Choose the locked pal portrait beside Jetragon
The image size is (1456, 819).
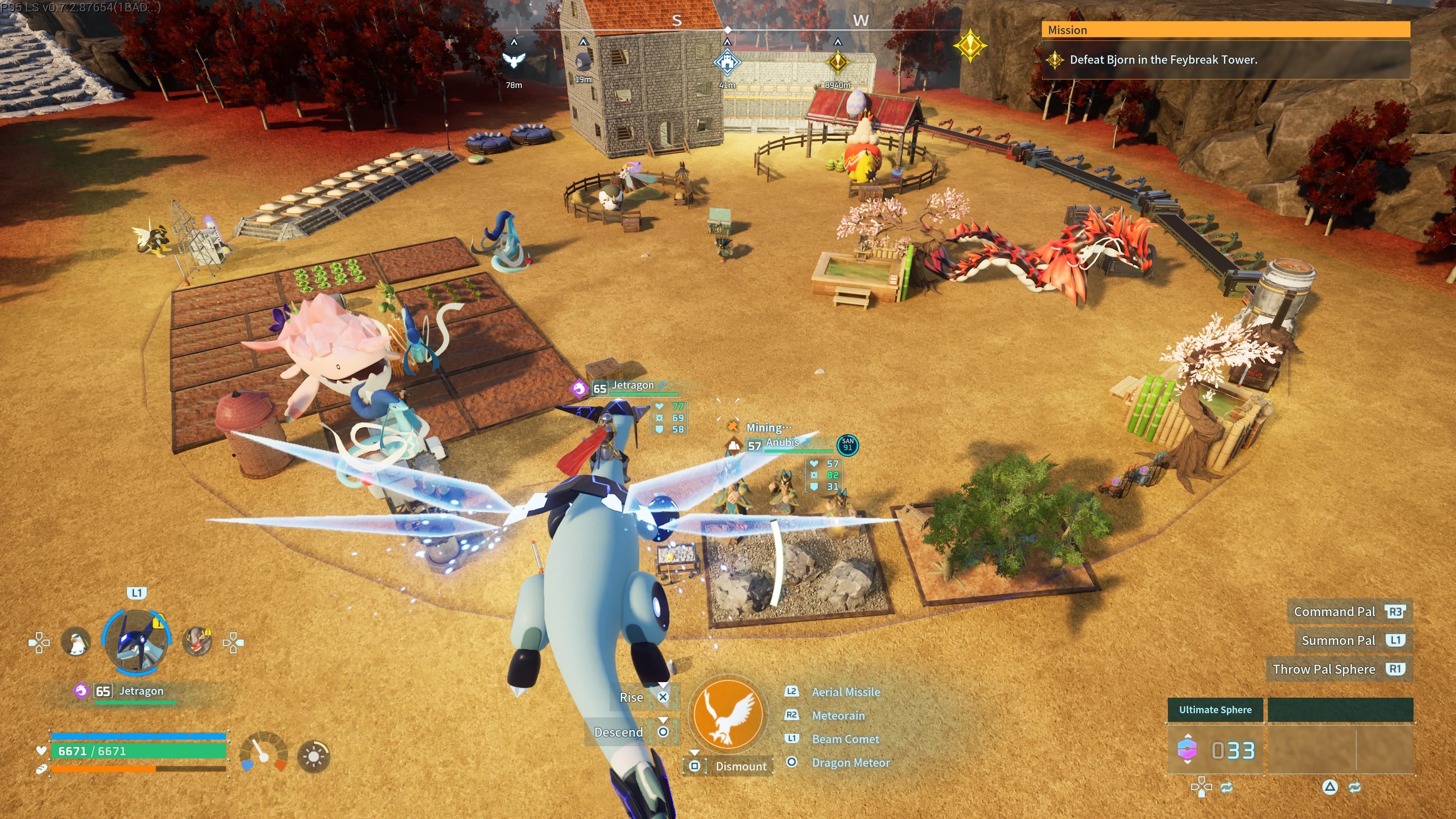[197, 642]
